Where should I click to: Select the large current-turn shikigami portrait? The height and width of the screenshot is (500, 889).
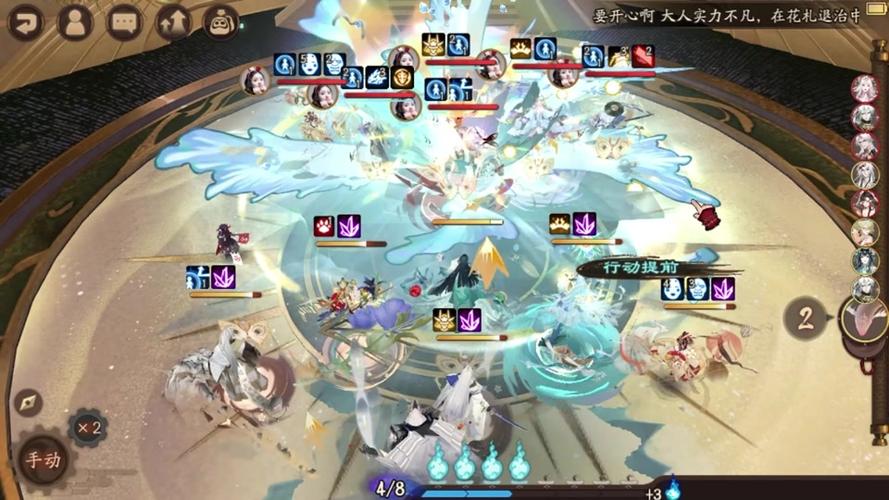[866, 319]
